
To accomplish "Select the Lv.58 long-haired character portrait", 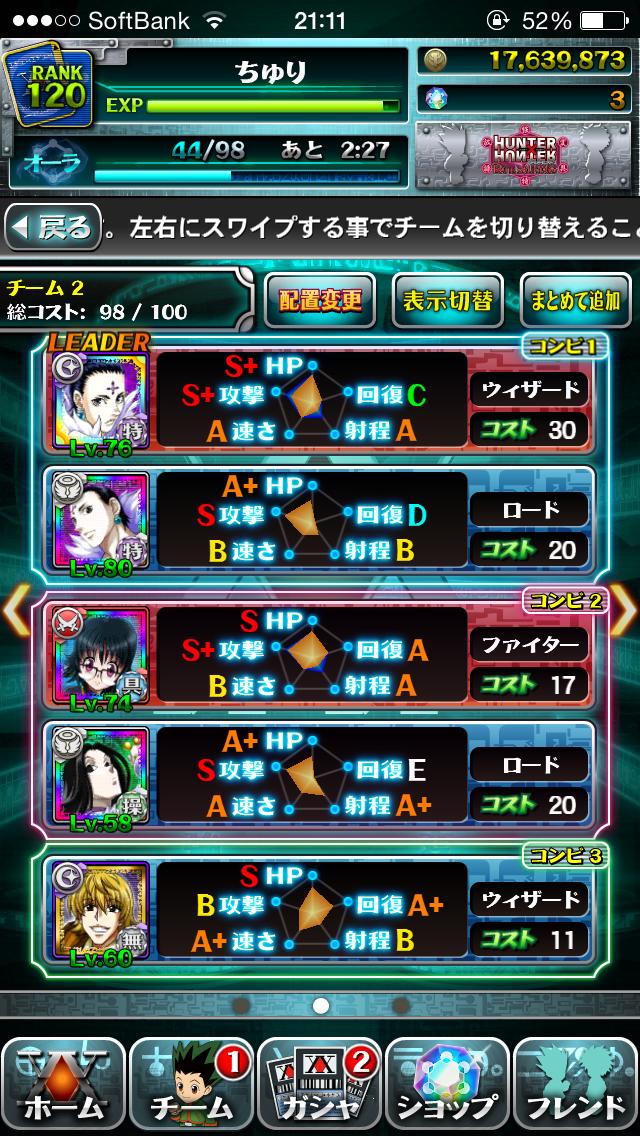I will click(x=100, y=774).
